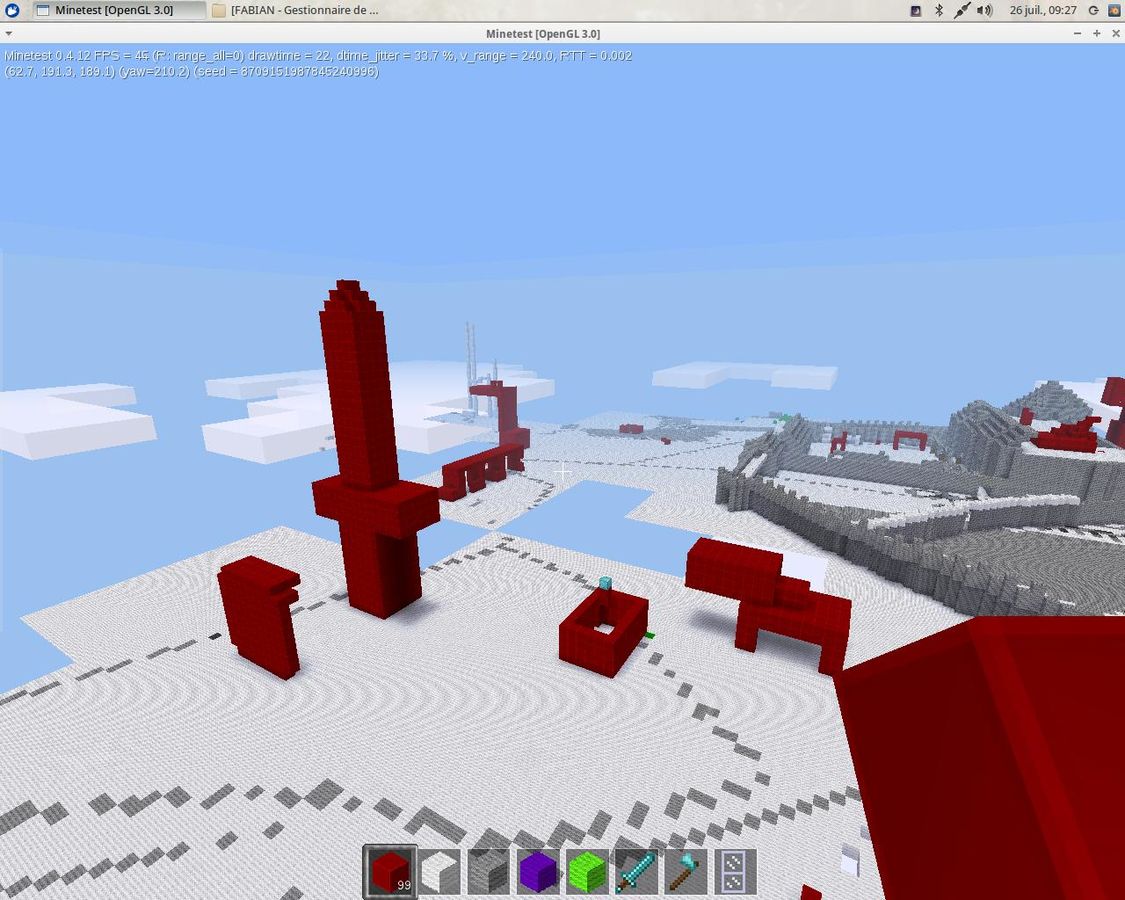Select the gray block hotbar slot
Image resolution: width=1125 pixels, height=900 pixels.
(x=488, y=871)
